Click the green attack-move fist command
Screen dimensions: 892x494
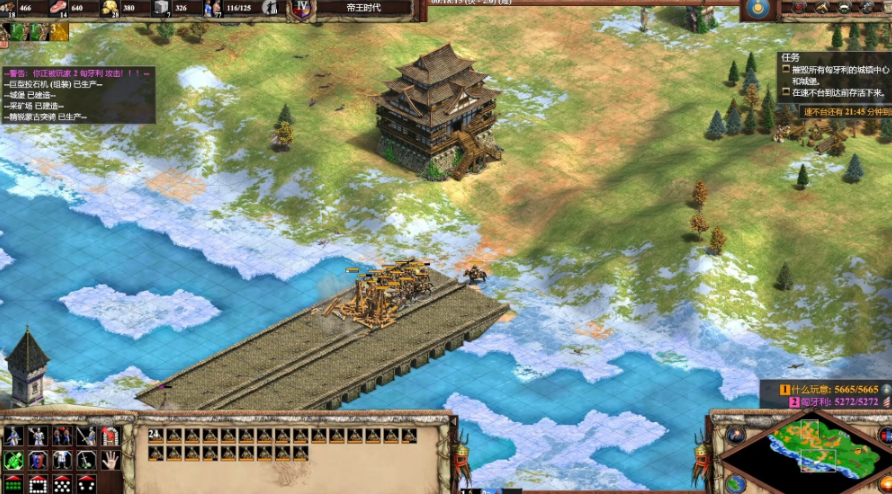(14, 461)
